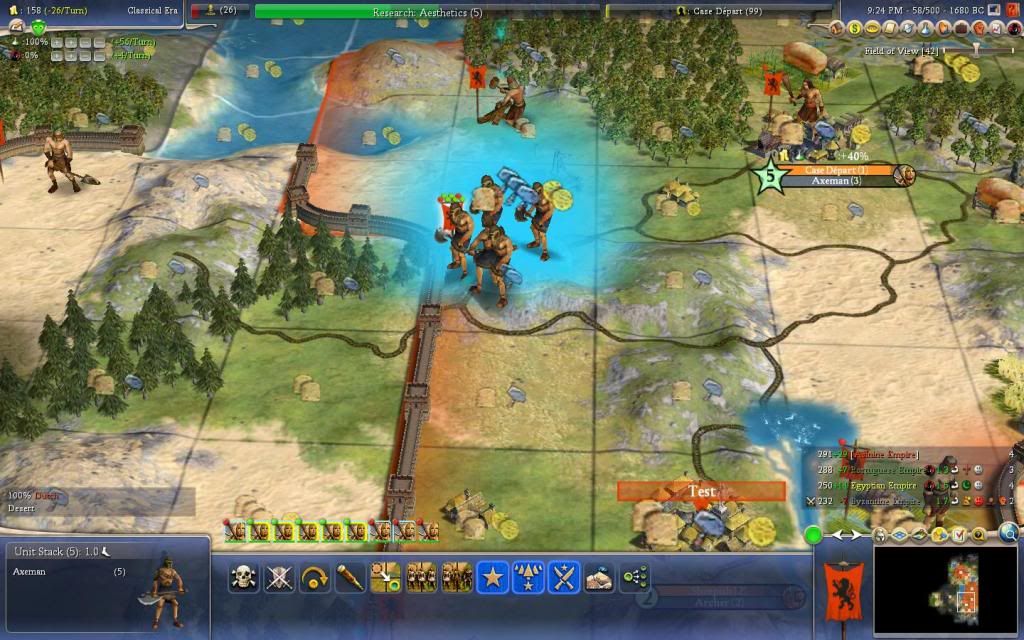Click the Research: Aesthetics progress bar
Image resolution: width=1024 pixels, height=640 pixels.
(x=427, y=12)
